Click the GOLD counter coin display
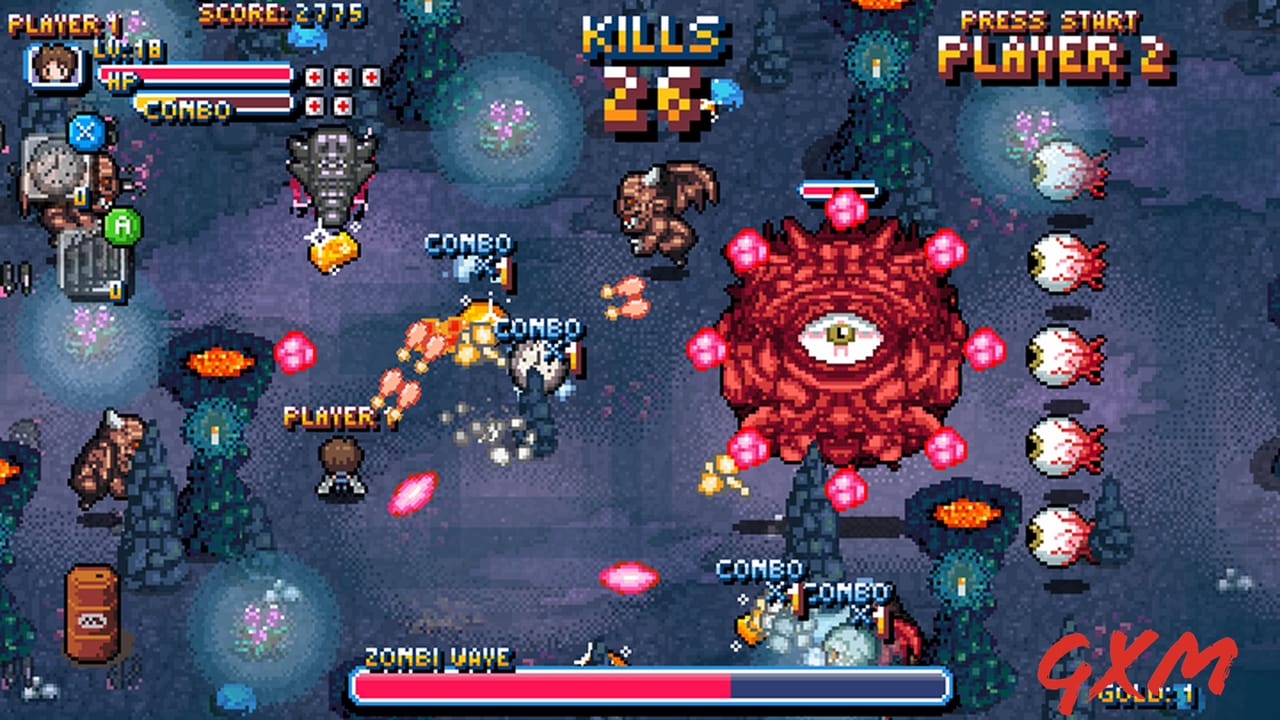Screen dimensions: 1280x720 coord(1147,695)
